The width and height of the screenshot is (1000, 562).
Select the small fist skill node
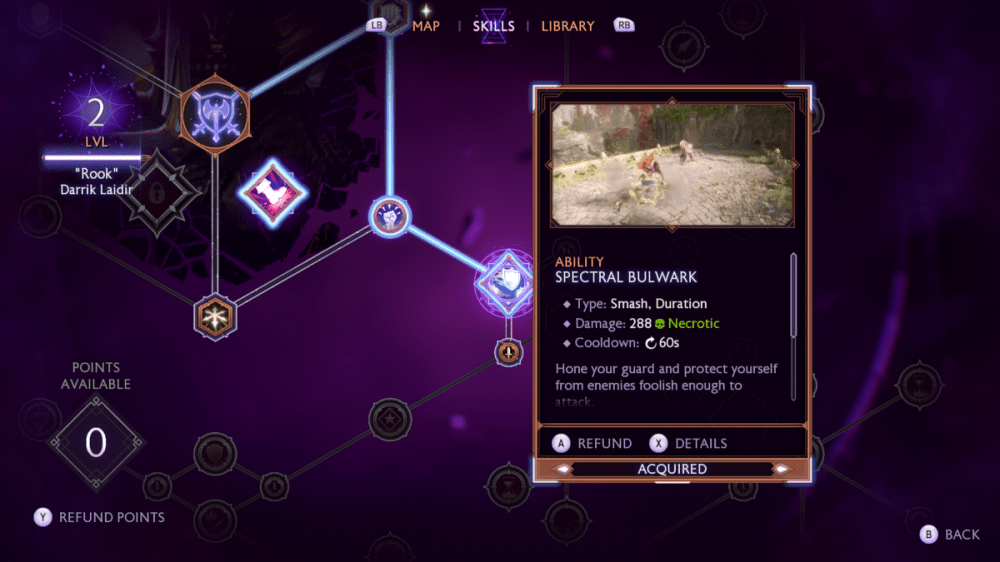(388, 216)
